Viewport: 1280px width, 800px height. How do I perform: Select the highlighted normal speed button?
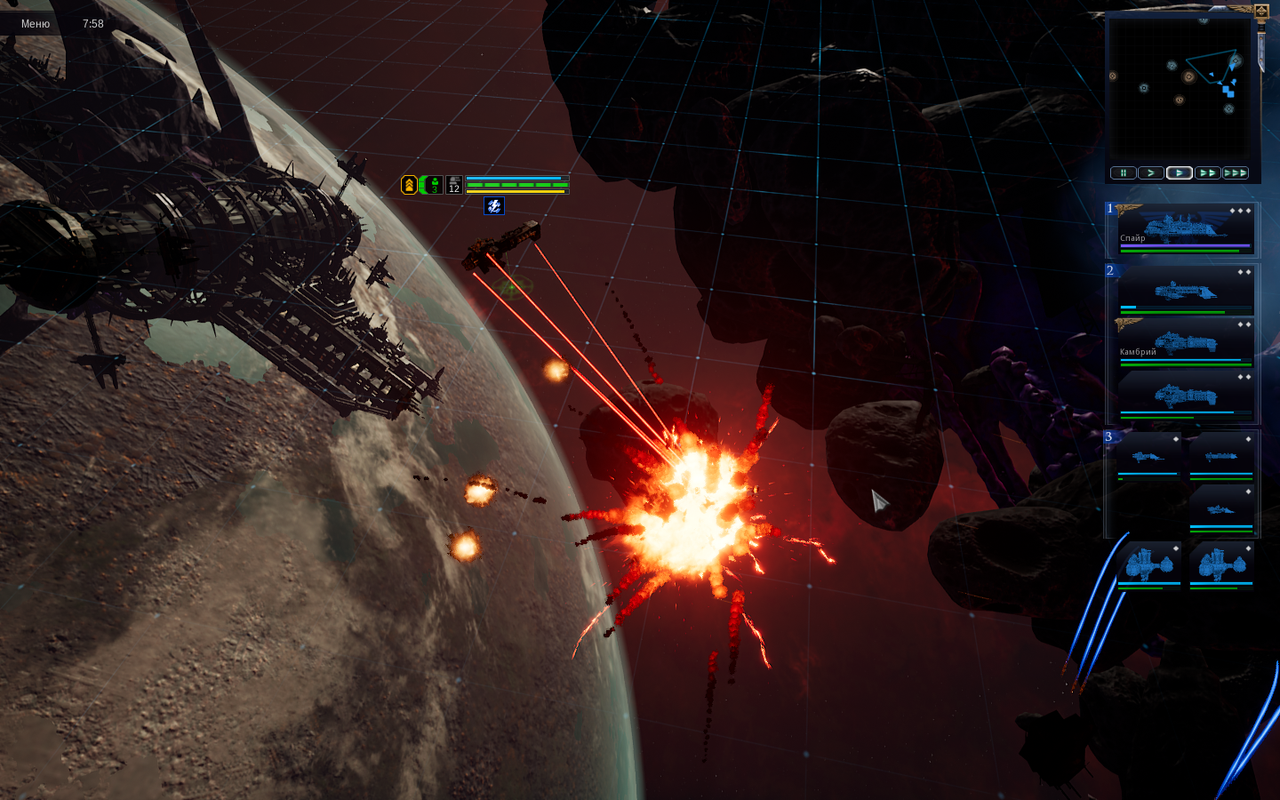[1179, 173]
